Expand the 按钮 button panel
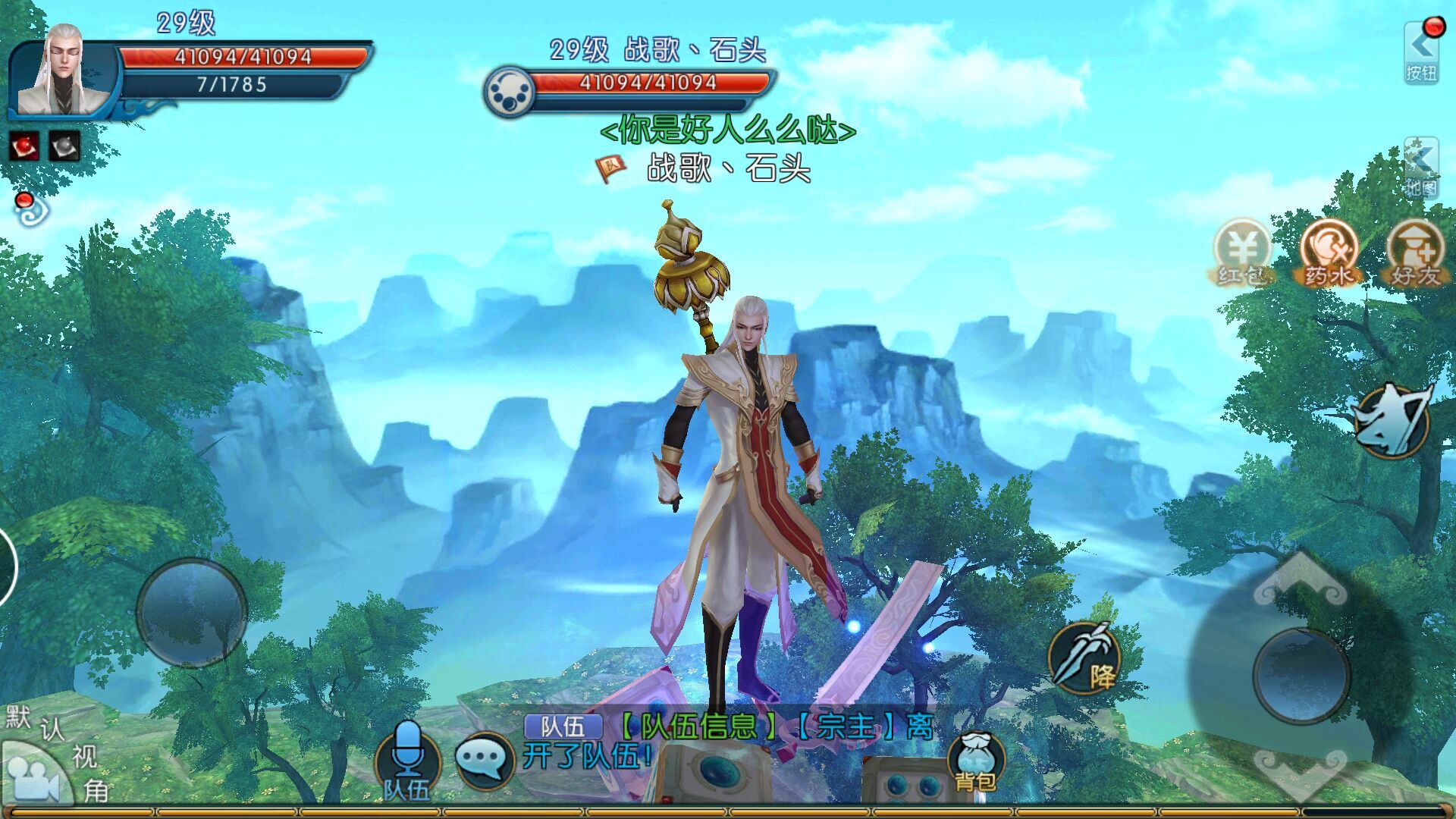 click(x=1420, y=53)
